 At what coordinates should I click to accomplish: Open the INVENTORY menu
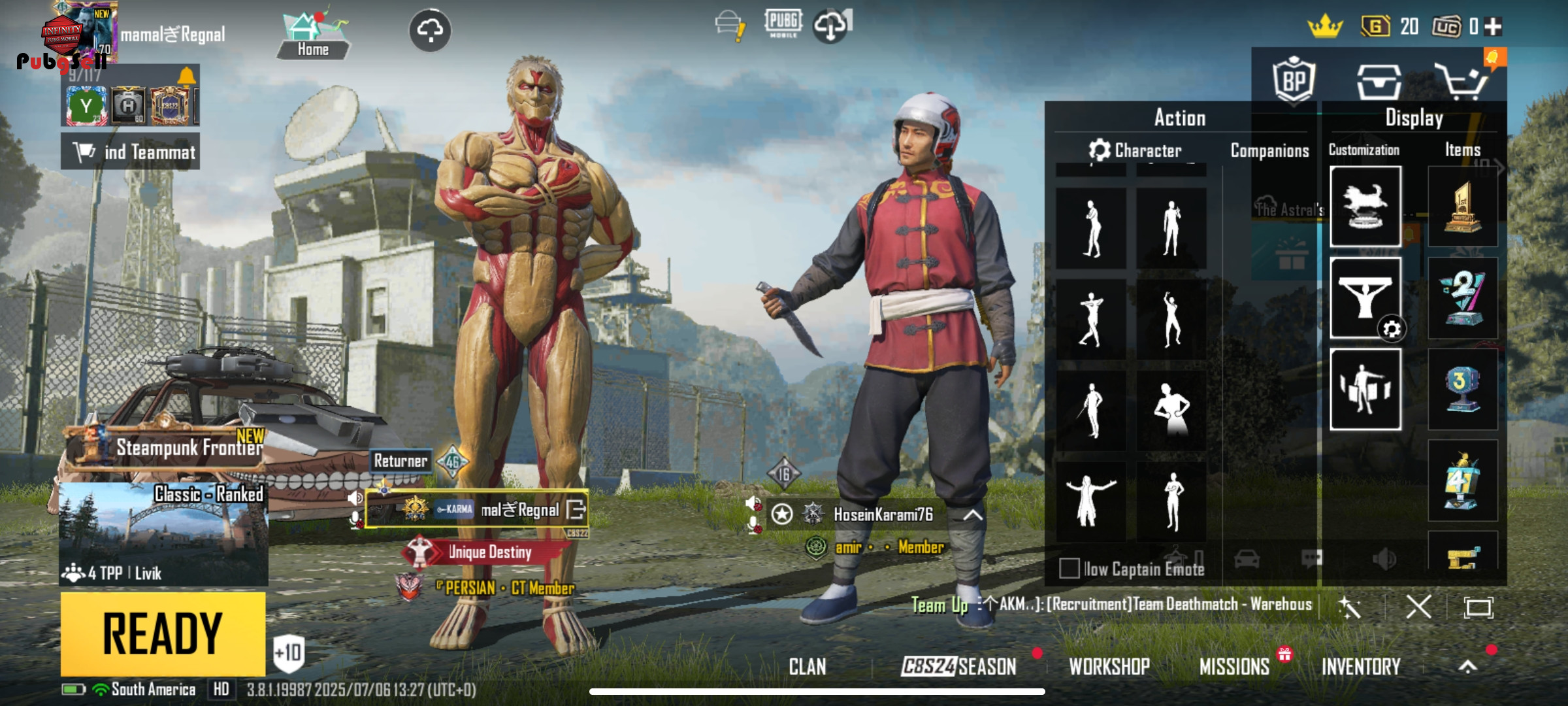[x=1361, y=666]
